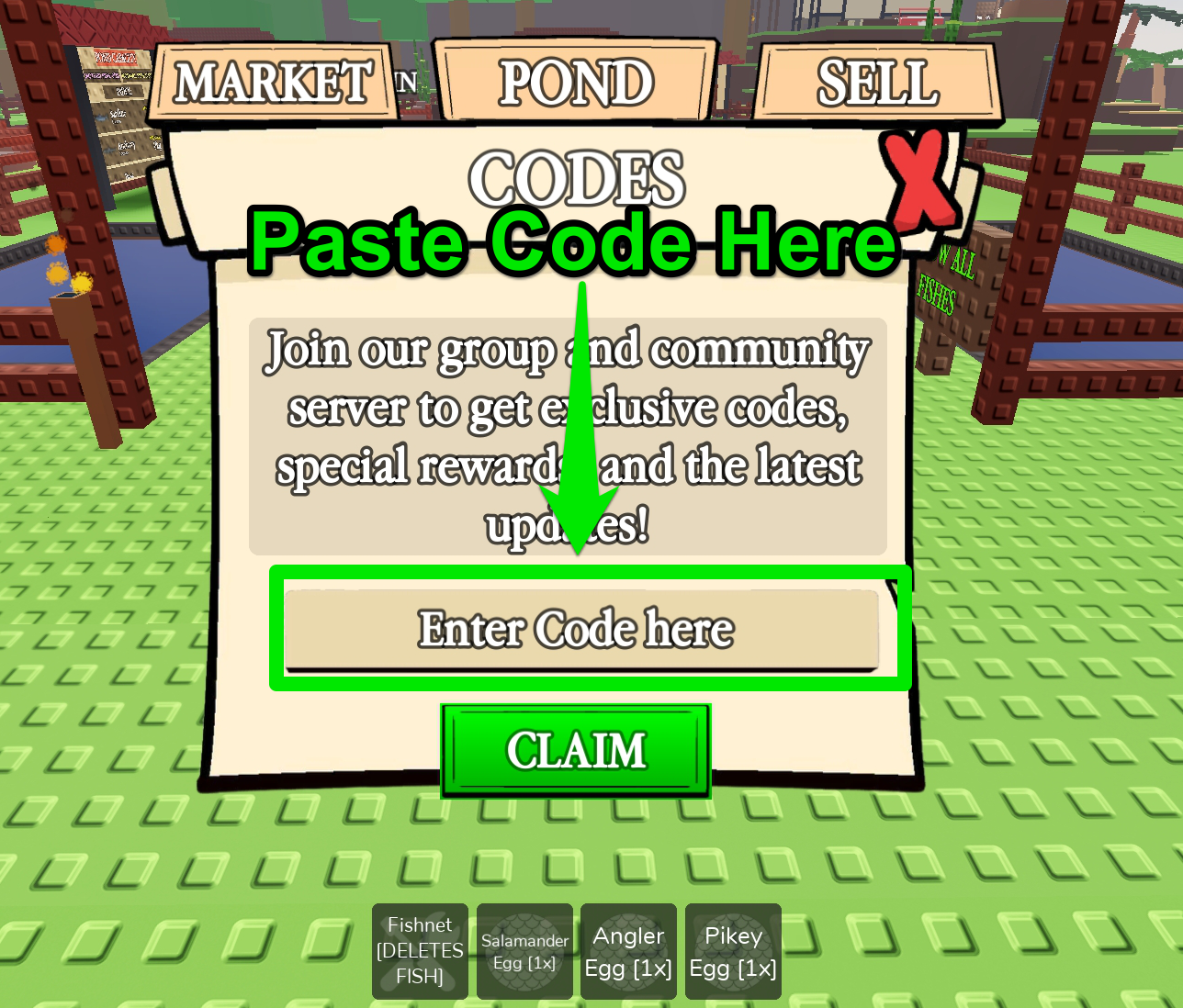Equip the Pikey Egg from the hotbar

(732, 951)
